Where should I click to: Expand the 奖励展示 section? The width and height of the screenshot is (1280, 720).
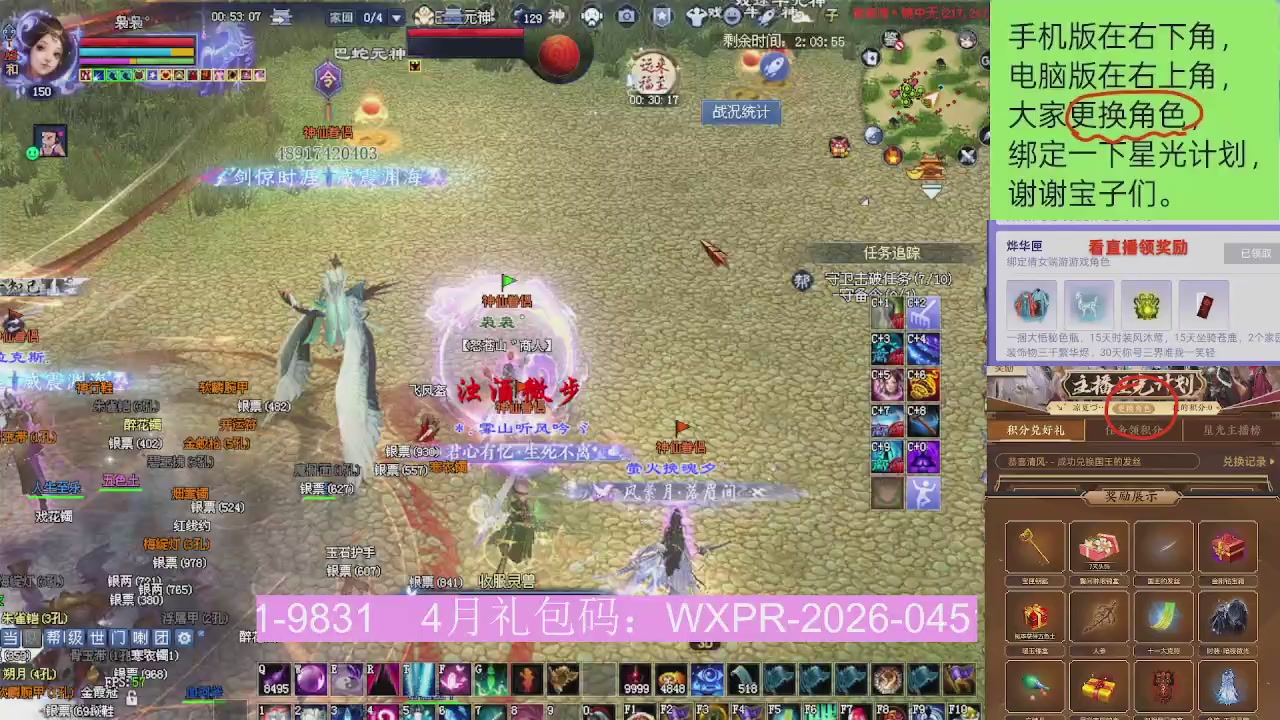point(1133,495)
